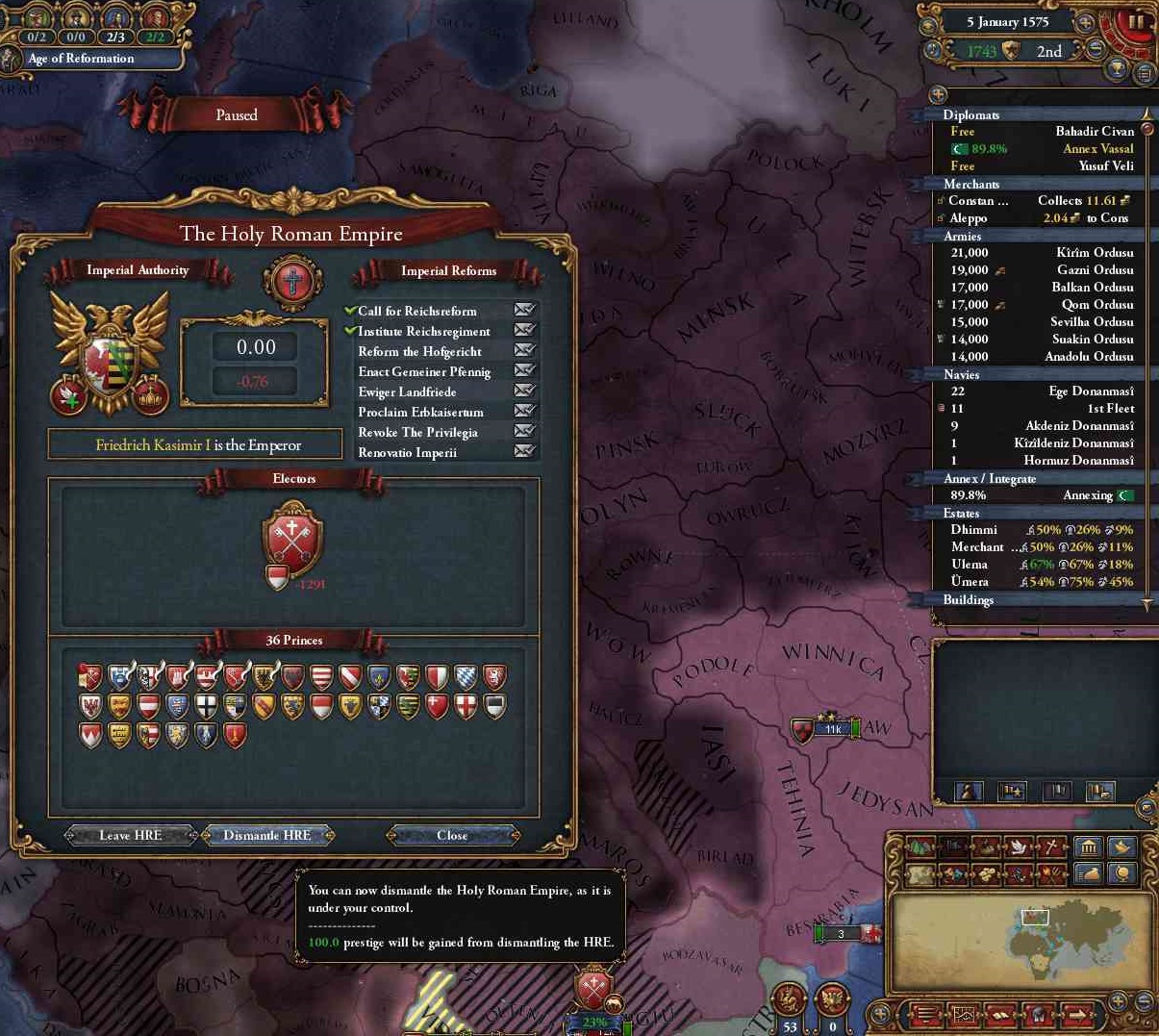Expand the Buildings outliner section
The height and width of the screenshot is (1036, 1159).
coord(969,599)
